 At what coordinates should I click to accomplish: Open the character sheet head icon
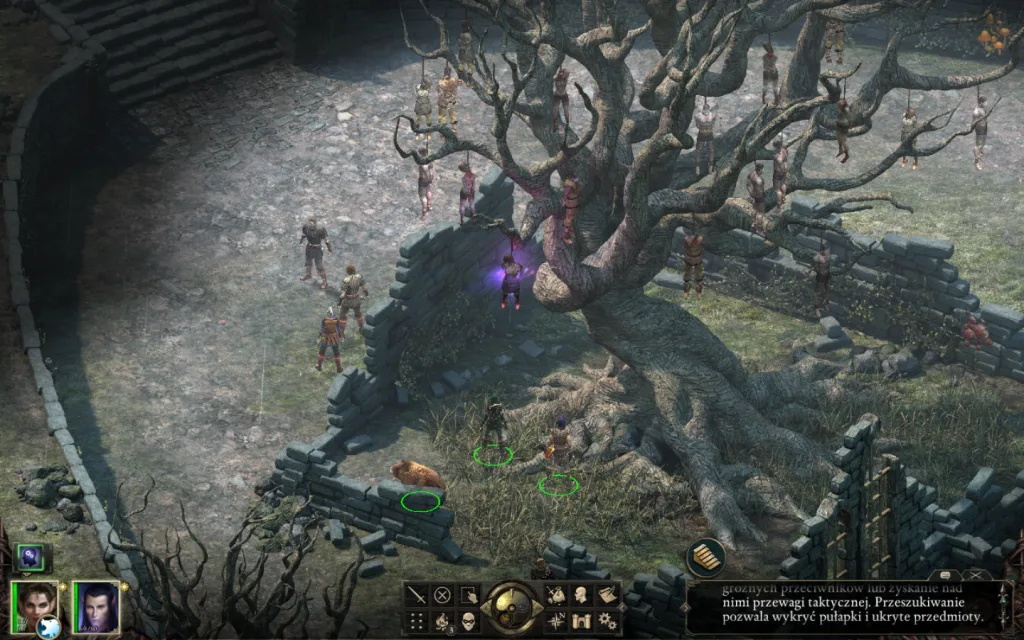[581, 595]
